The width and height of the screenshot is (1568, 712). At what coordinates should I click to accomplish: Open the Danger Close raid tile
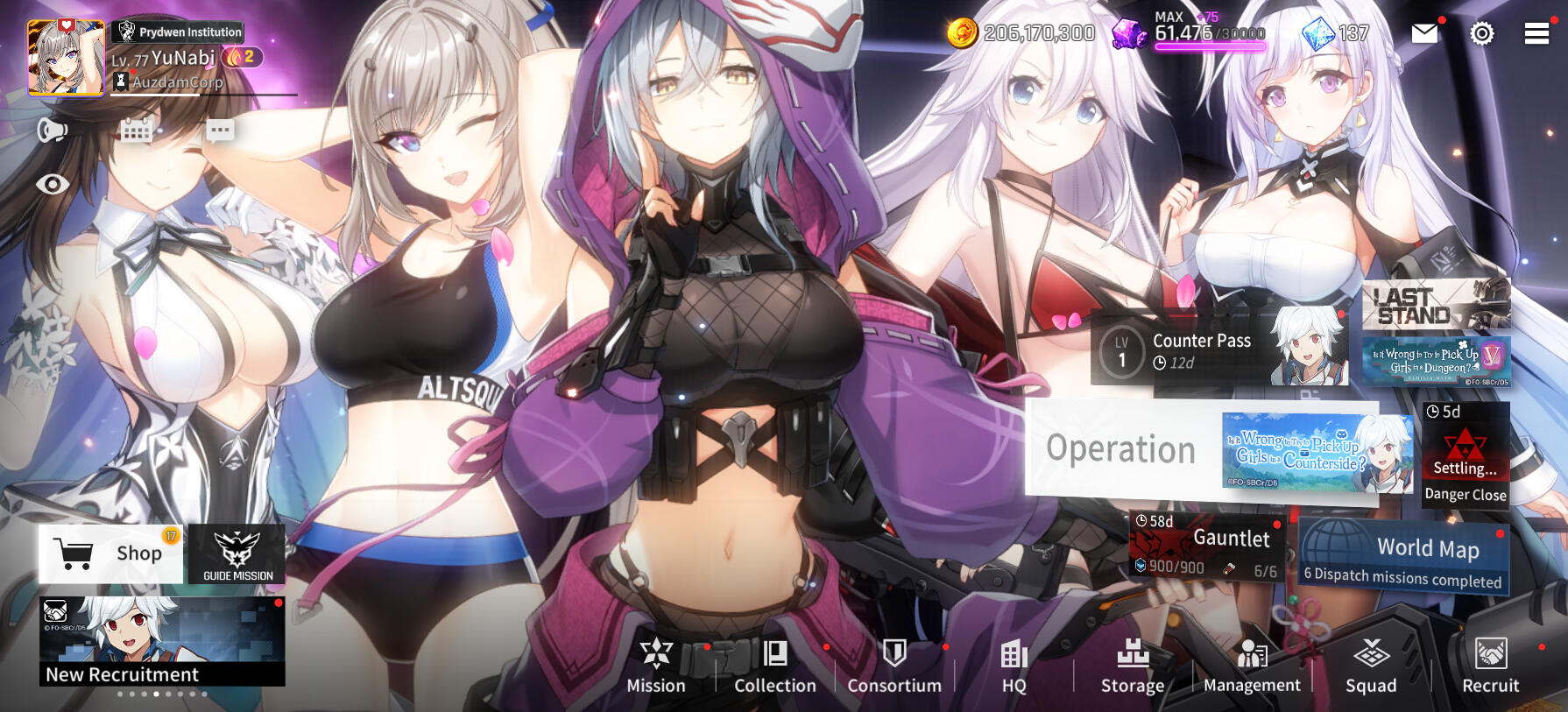click(1465, 455)
